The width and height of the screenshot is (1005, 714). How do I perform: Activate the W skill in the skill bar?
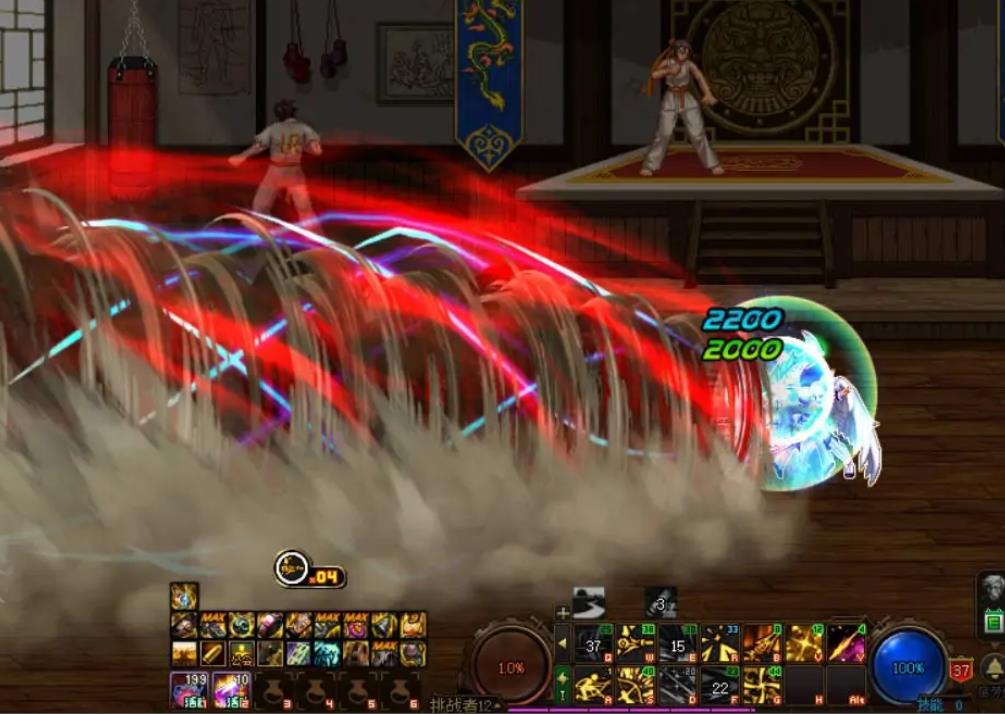tap(635, 645)
